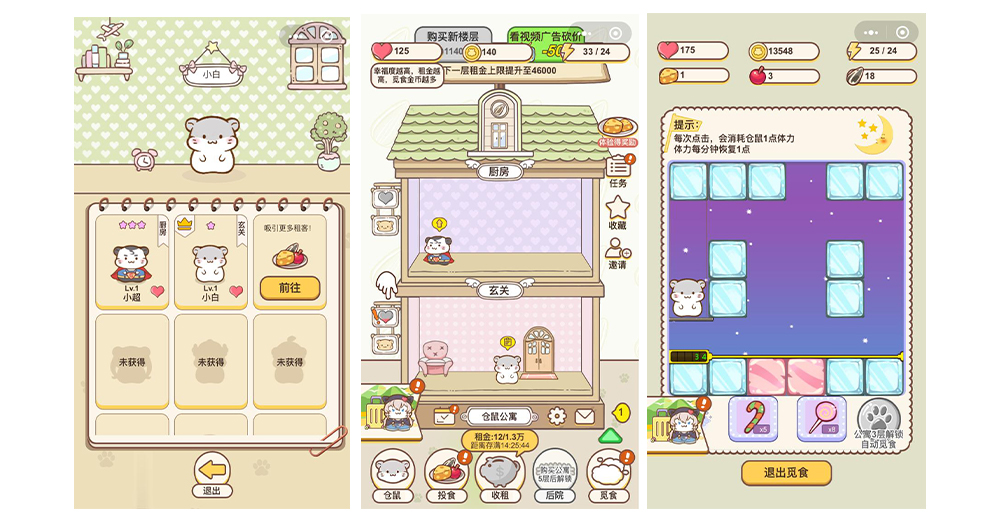Open the 任务 tasks list
The width and height of the screenshot is (1000, 525).
point(618,169)
